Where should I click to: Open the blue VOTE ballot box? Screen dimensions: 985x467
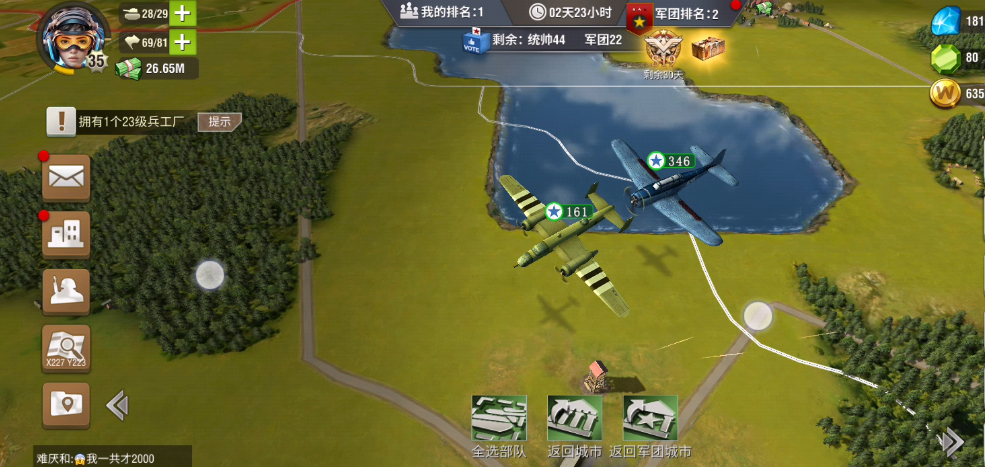tap(473, 41)
